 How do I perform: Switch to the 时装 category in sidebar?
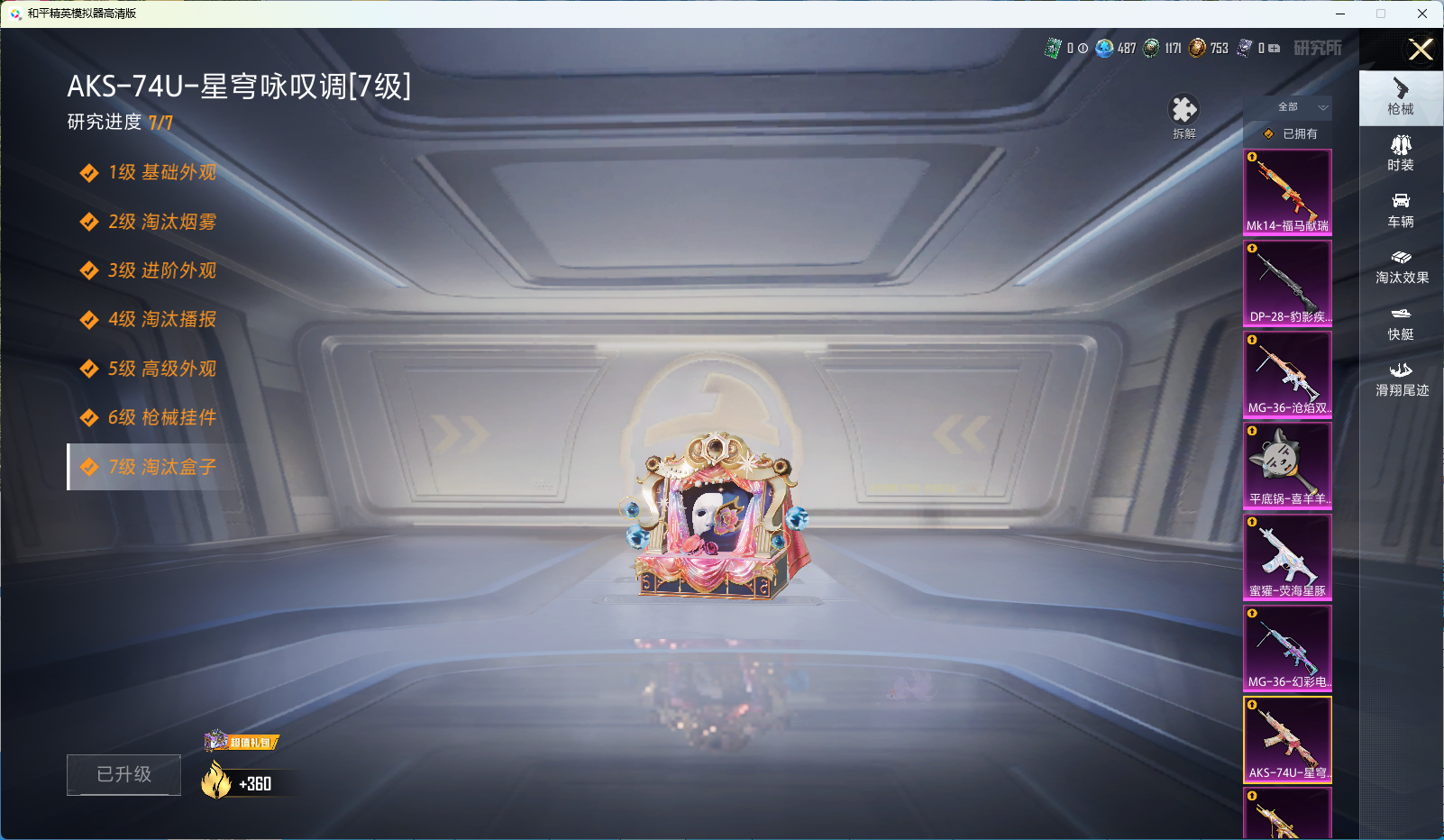1400,153
